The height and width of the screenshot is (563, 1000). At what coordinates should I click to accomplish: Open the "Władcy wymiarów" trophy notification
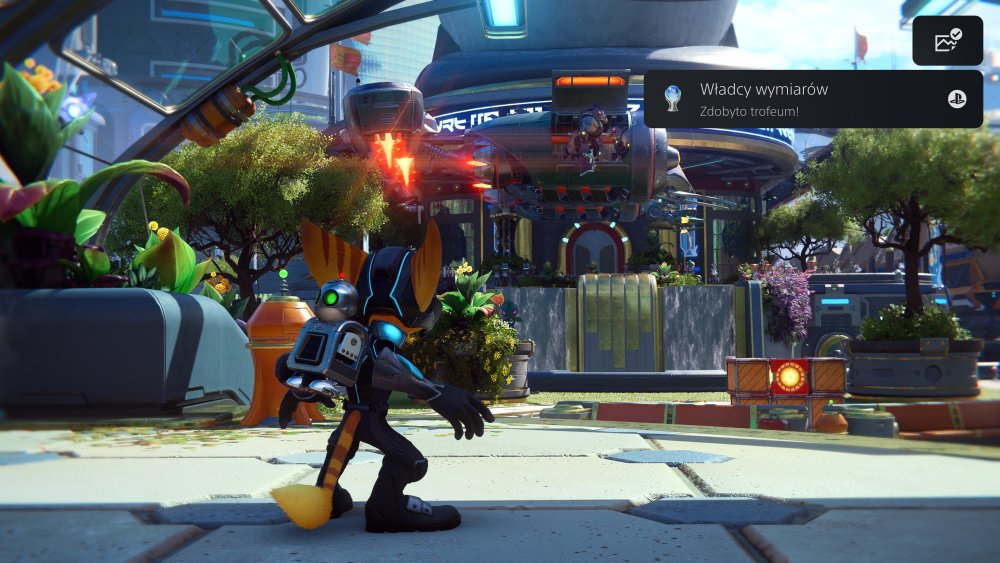[x=812, y=99]
